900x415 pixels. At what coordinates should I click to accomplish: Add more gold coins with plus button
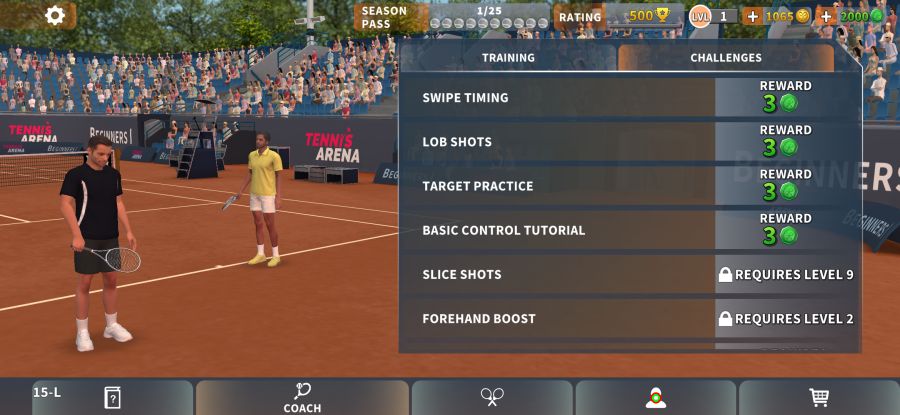(x=753, y=16)
